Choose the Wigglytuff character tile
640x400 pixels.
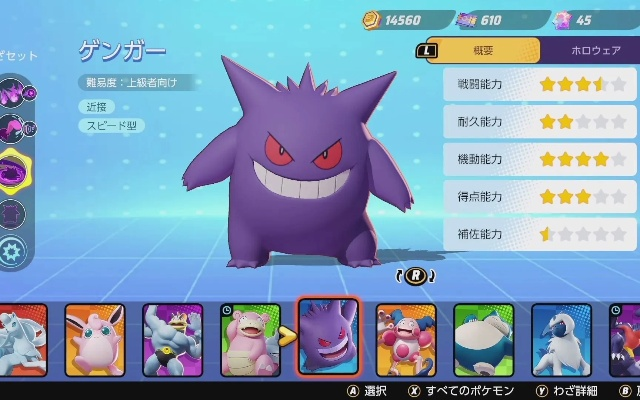[x=95, y=339]
